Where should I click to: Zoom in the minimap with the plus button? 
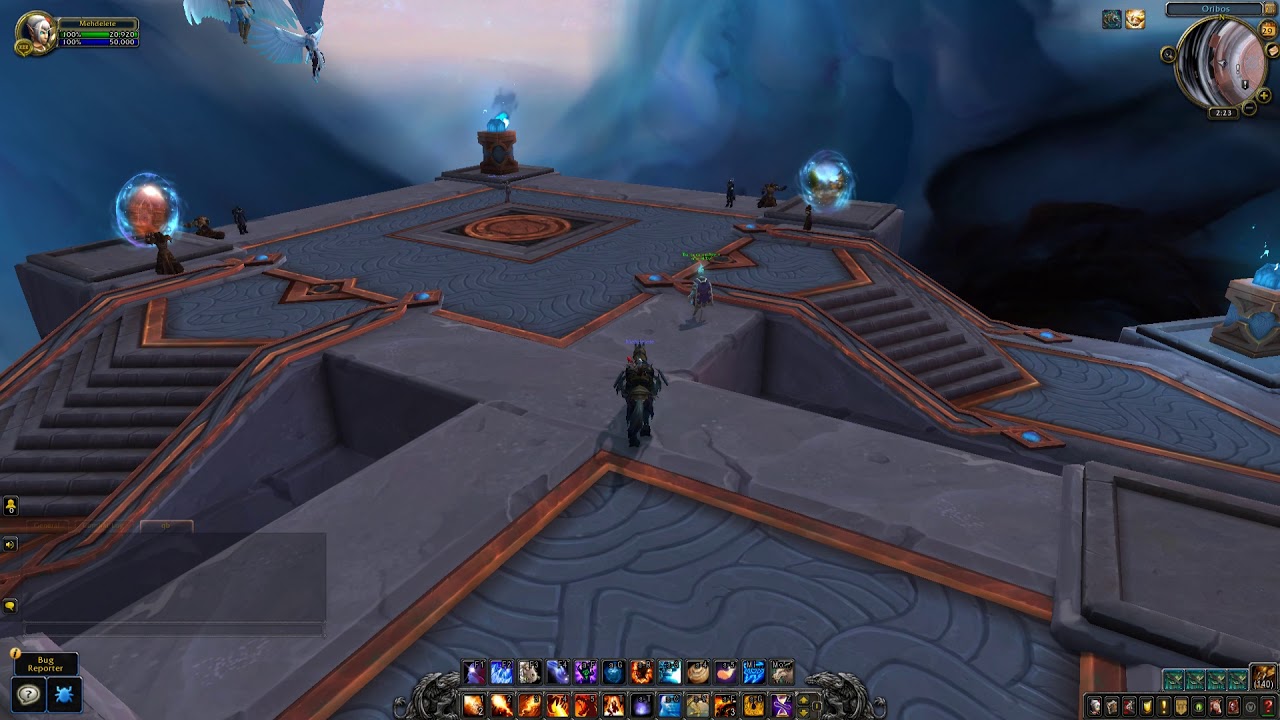[1263, 96]
